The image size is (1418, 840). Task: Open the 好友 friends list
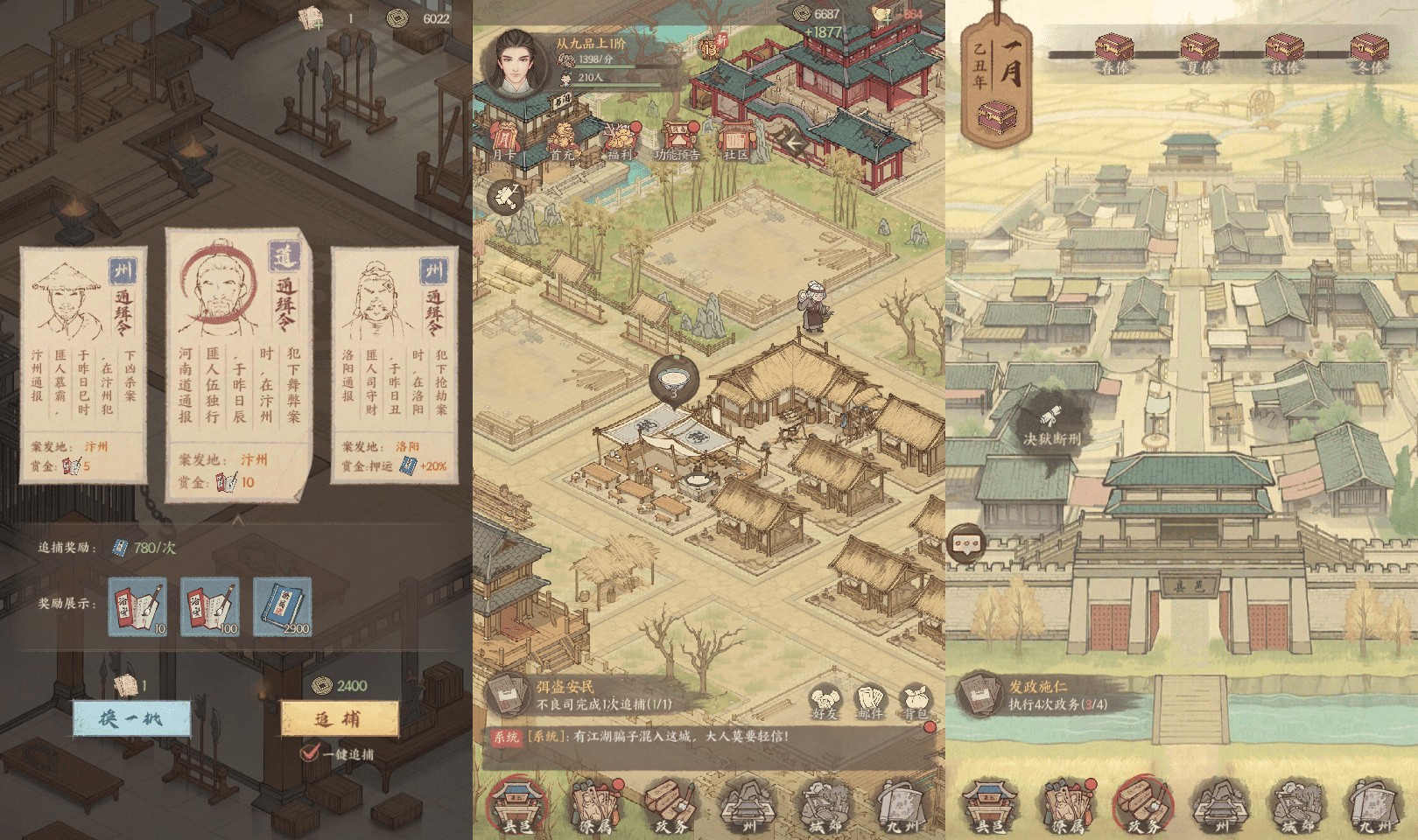click(825, 702)
